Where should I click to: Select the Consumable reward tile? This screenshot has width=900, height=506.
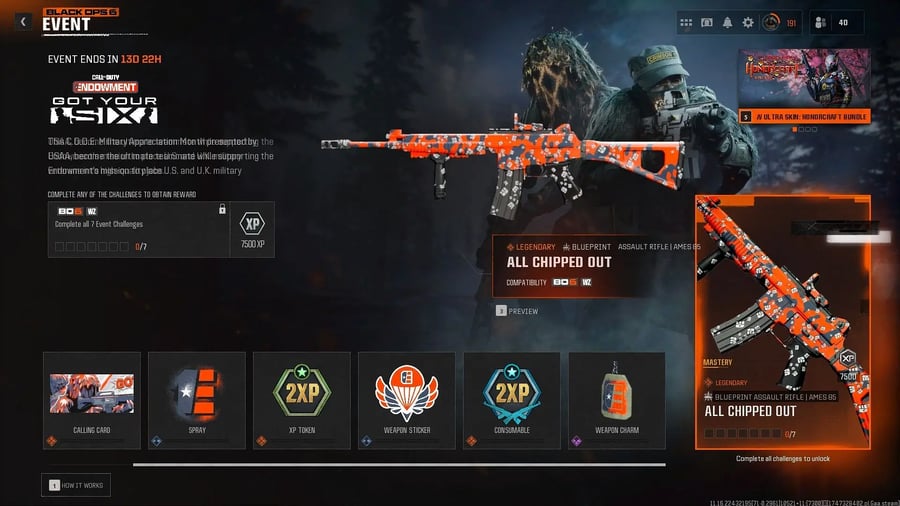511,399
